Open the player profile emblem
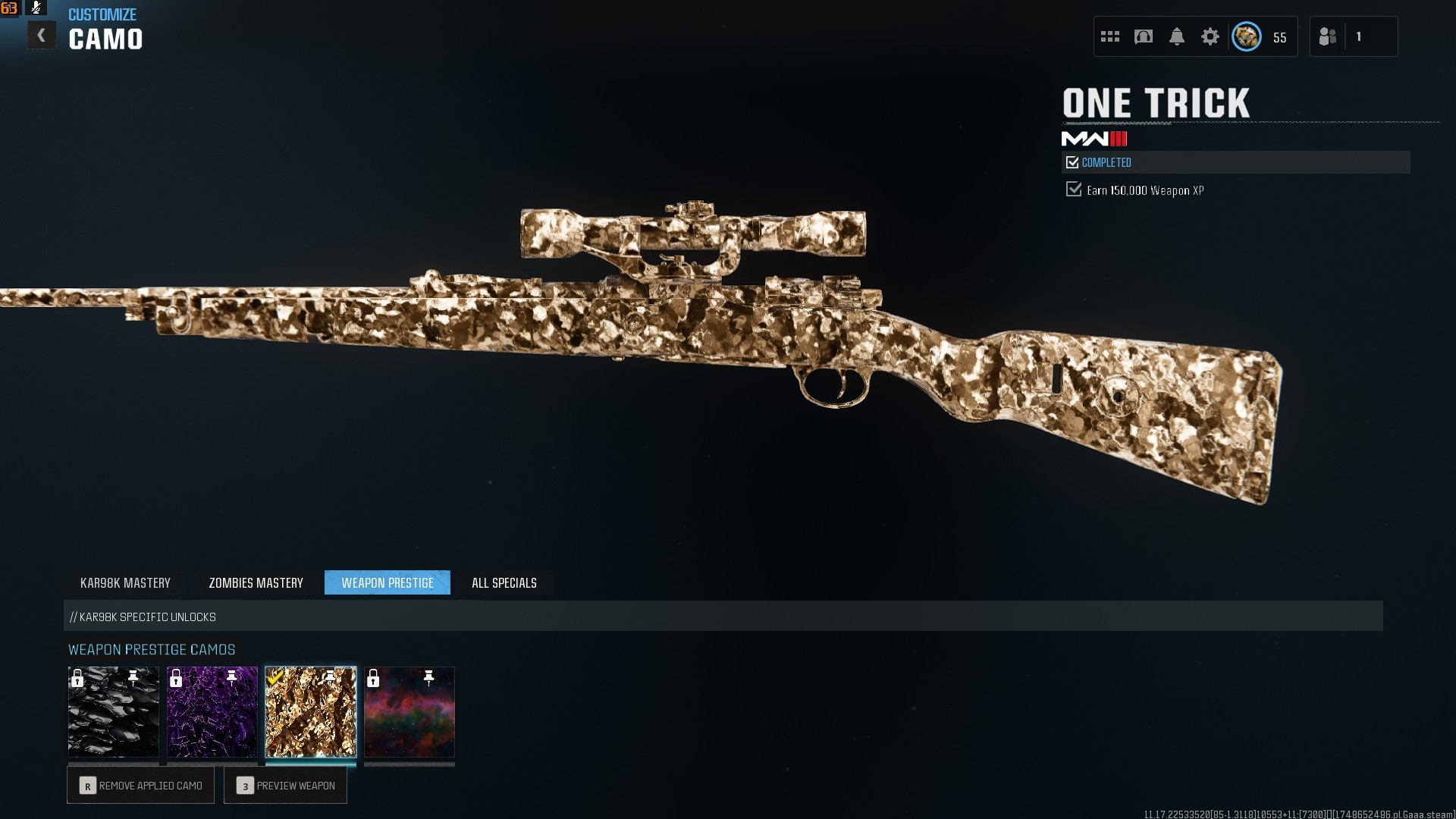The height and width of the screenshot is (819, 1456). coord(1247,36)
